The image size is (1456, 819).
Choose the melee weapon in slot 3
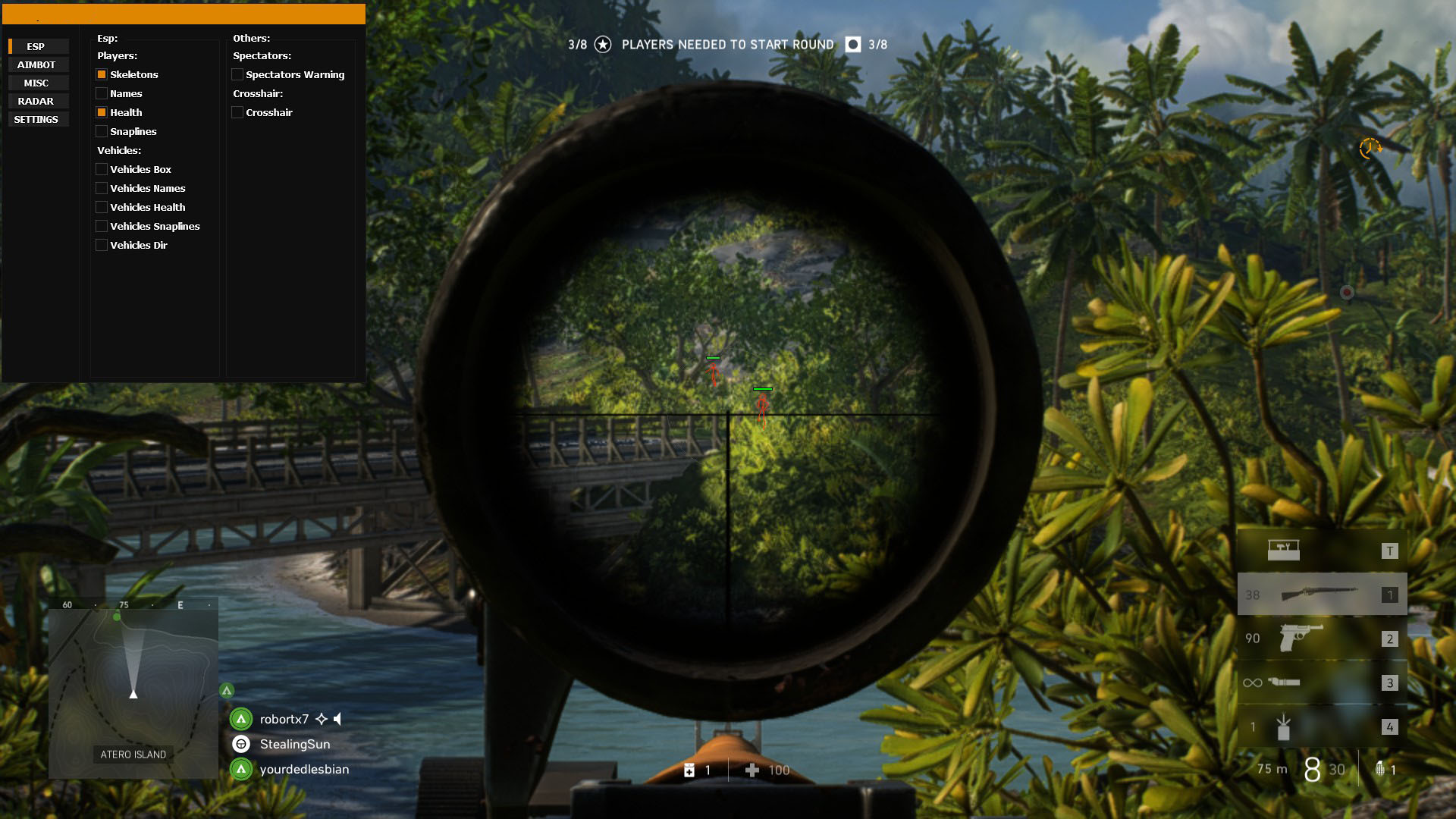1322,682
